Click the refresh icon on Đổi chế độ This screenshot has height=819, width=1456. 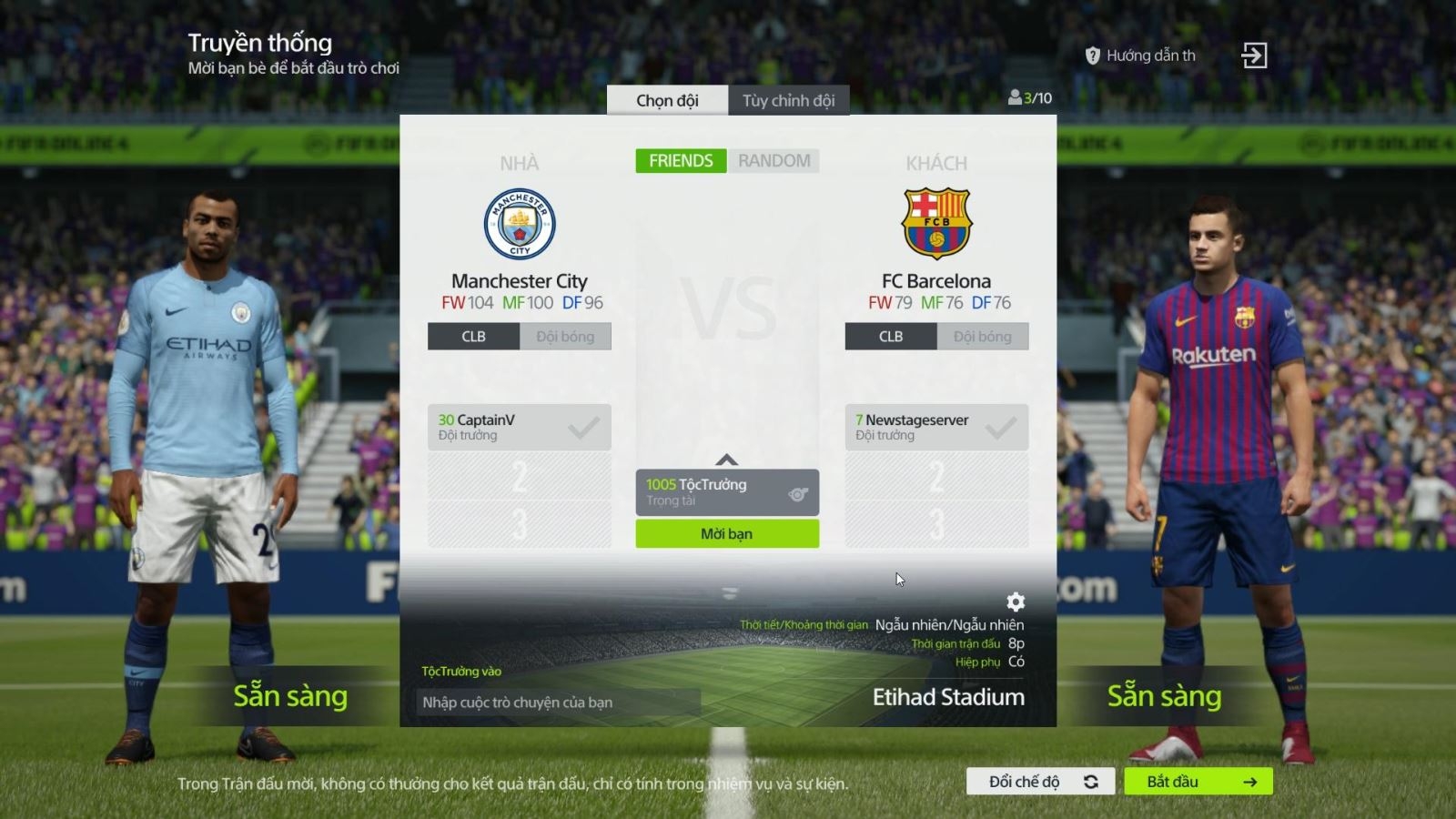tap(1089, 781)
